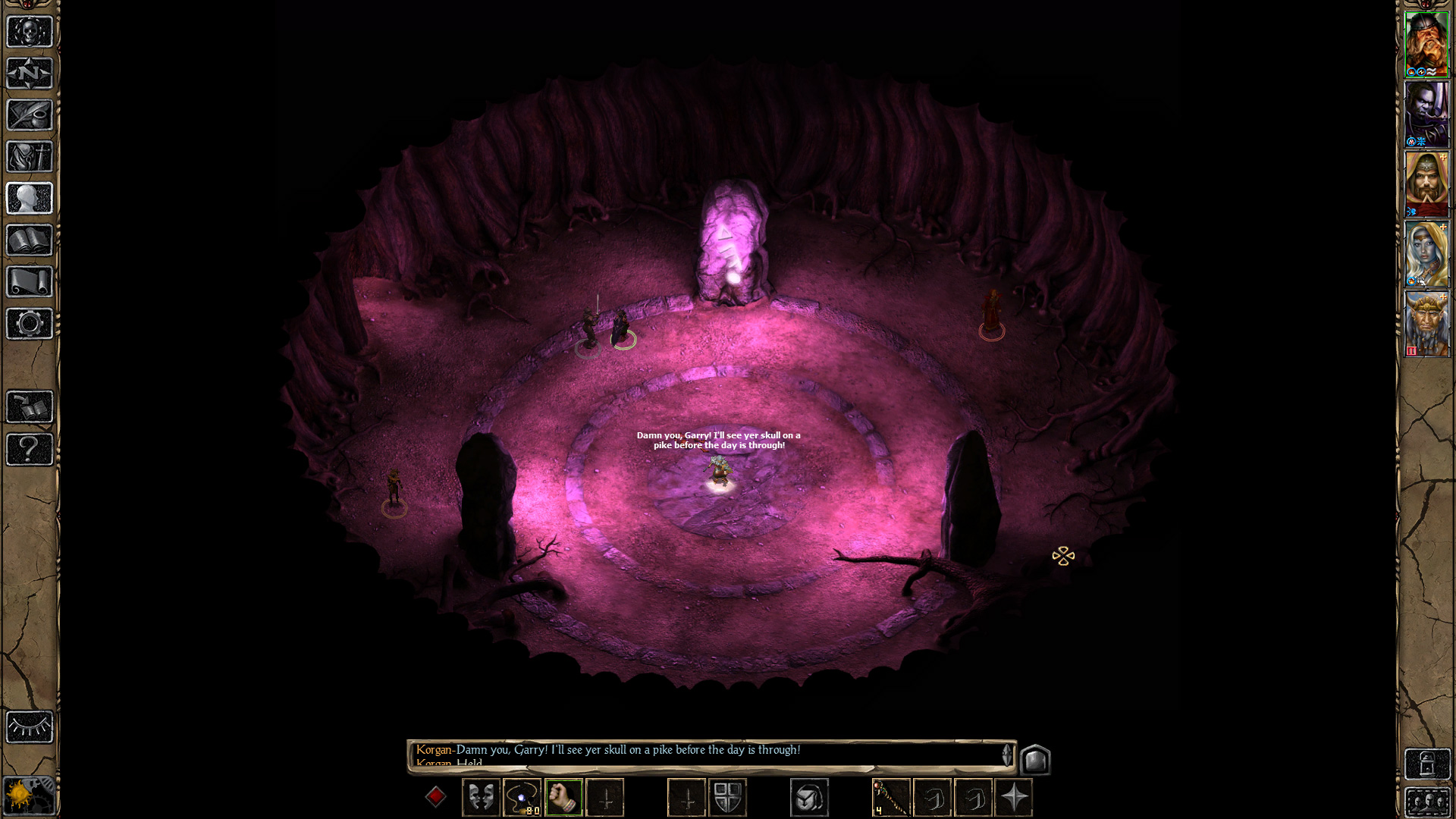Open the Journal
Screen dimensions: 1456x819
point(29,115)
